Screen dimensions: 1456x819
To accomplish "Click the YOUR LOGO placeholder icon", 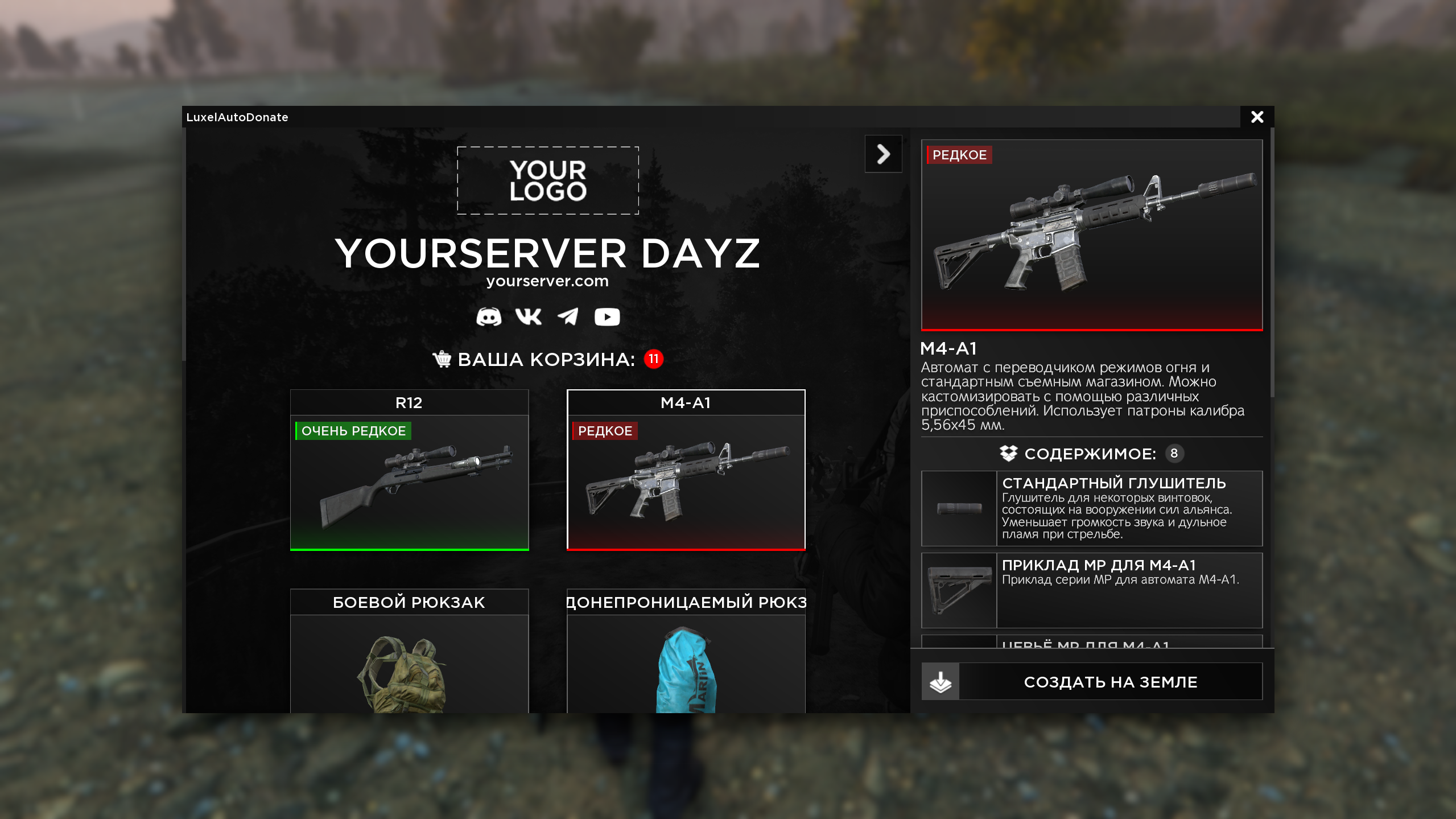I will pyautogui.click(x=548, y=180).
